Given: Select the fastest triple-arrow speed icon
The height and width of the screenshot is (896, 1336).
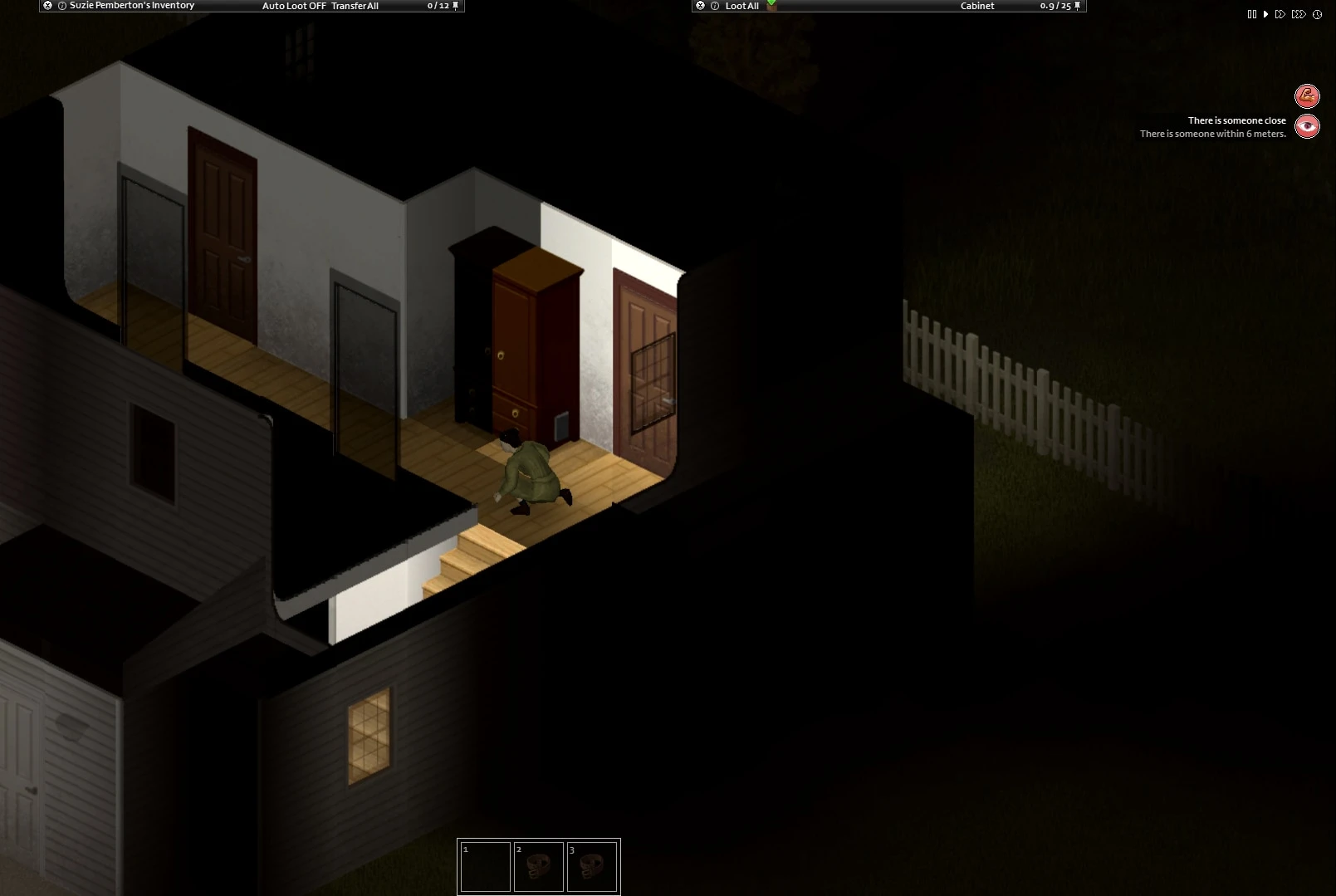Looking at the screenshot, I should click(1299, 14).
